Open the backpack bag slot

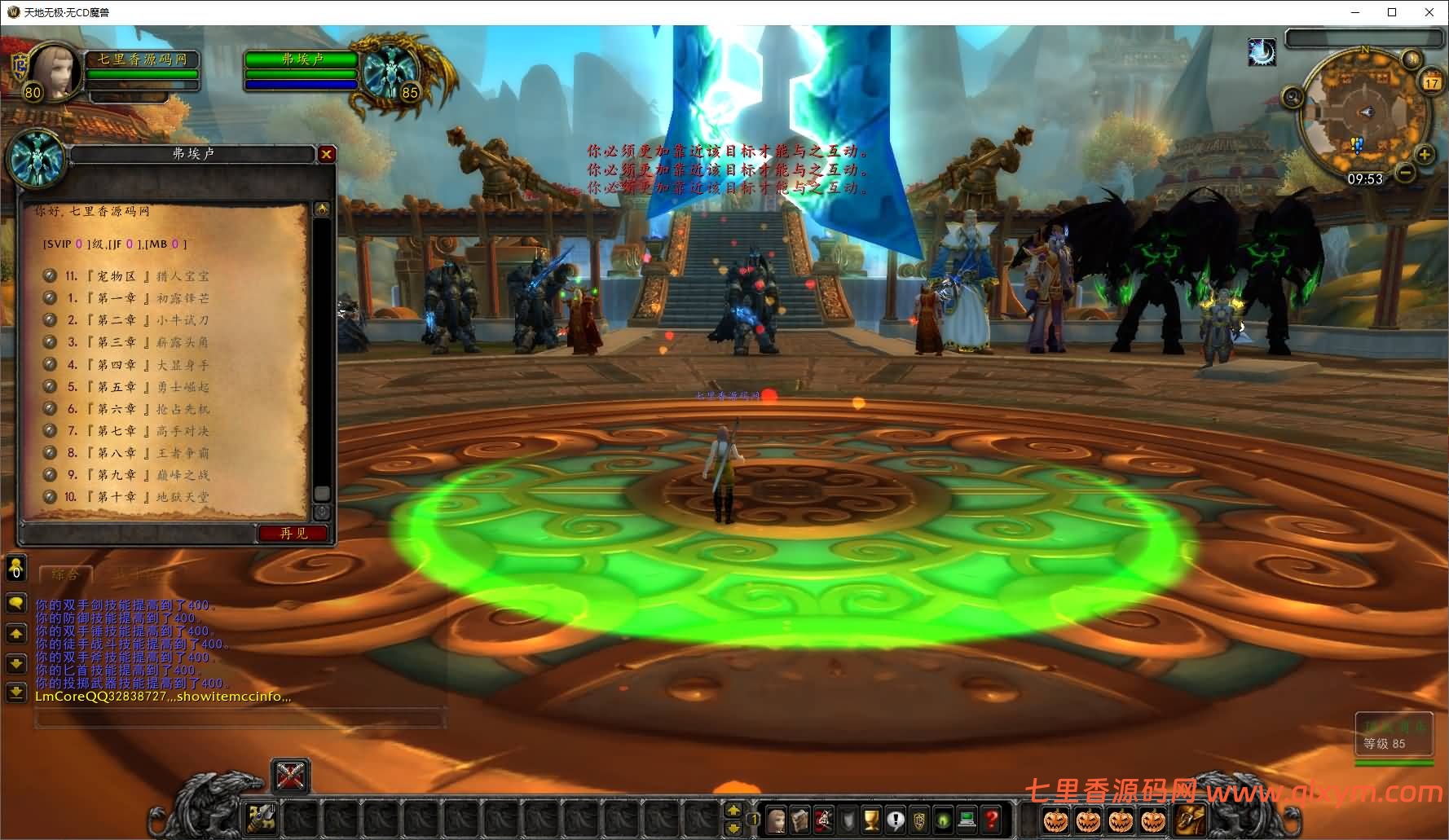click(x=1189, y=818)
